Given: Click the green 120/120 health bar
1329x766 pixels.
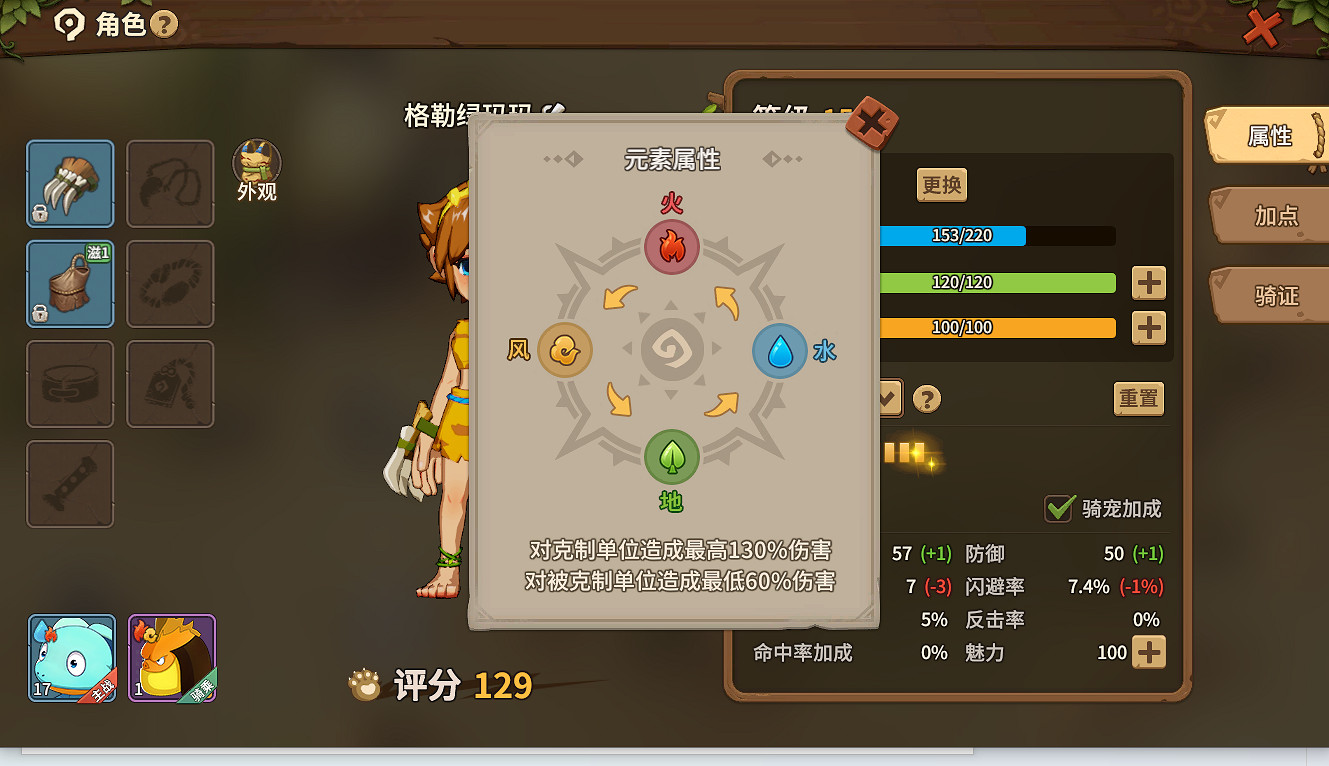Looking at the screenshot, I should (x=1000, y=282).
